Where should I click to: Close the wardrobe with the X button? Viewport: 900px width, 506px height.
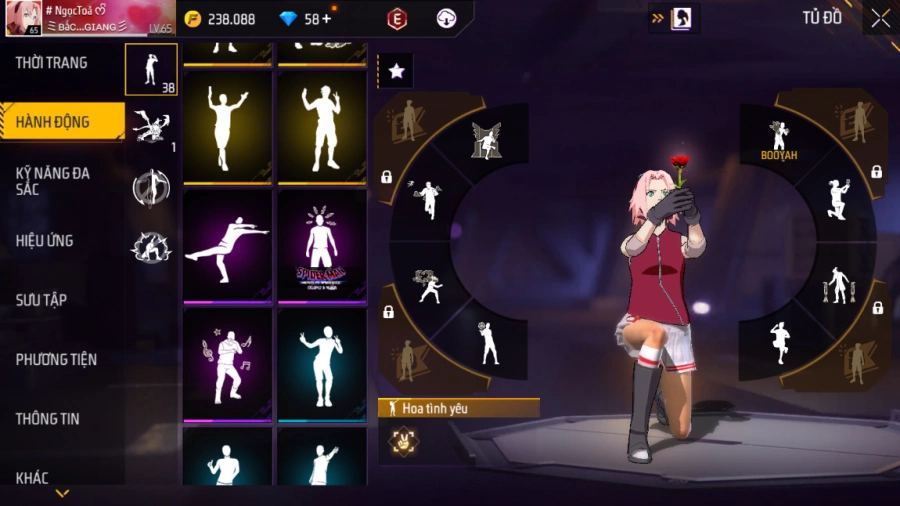tap(880, 18)
